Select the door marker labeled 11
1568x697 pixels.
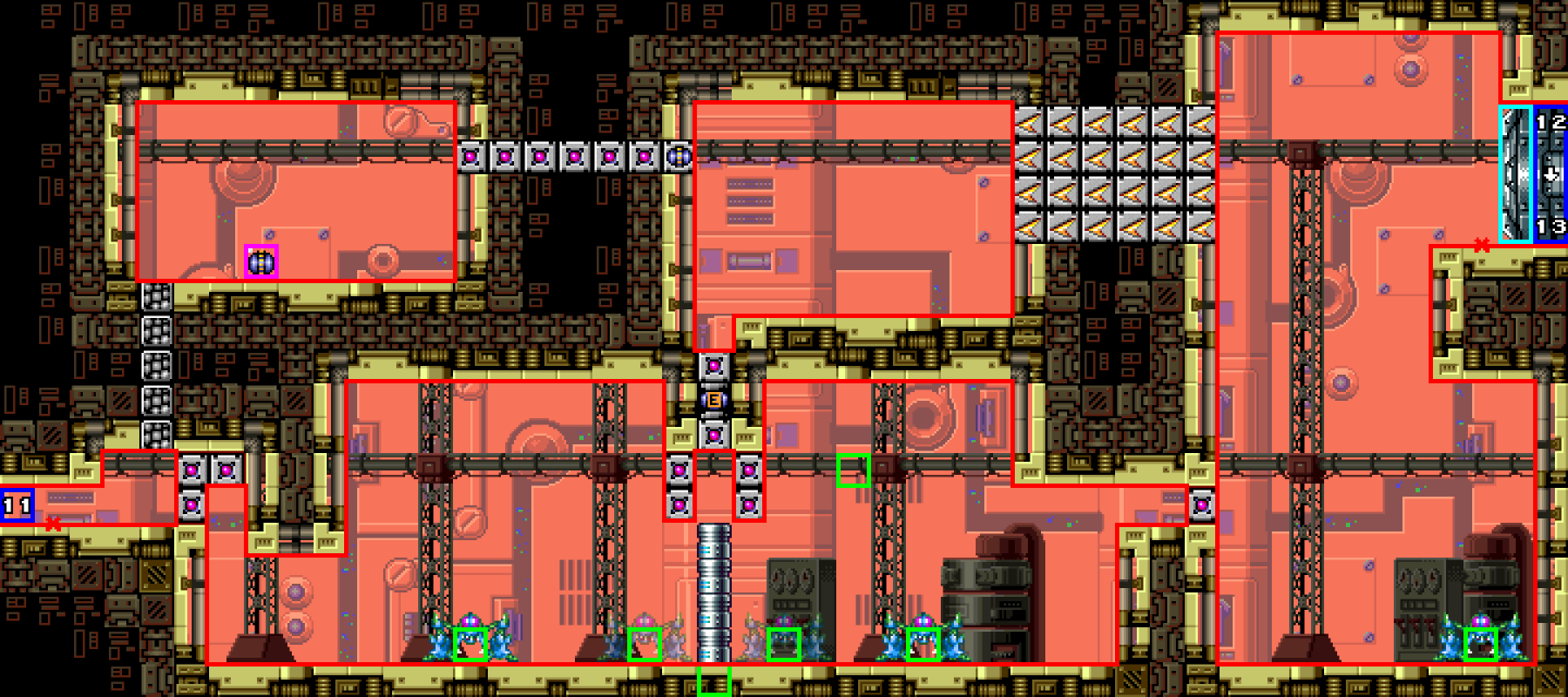click(17, 505)
